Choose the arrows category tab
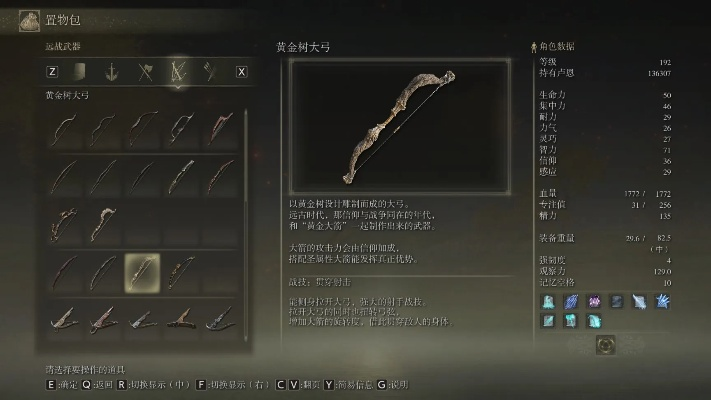 [210, 71]
